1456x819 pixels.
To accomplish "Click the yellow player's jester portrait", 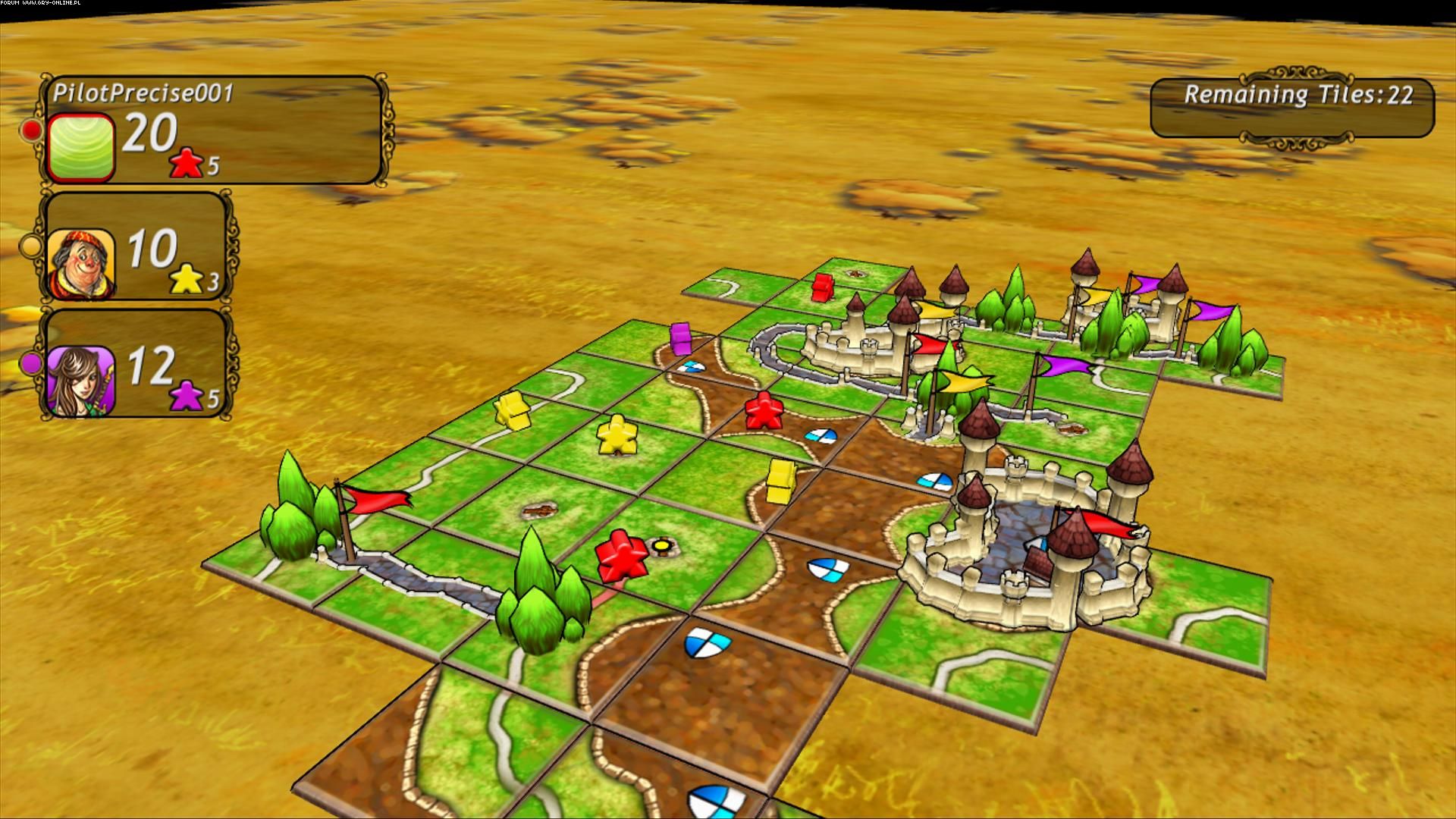I will pos(81,264).
